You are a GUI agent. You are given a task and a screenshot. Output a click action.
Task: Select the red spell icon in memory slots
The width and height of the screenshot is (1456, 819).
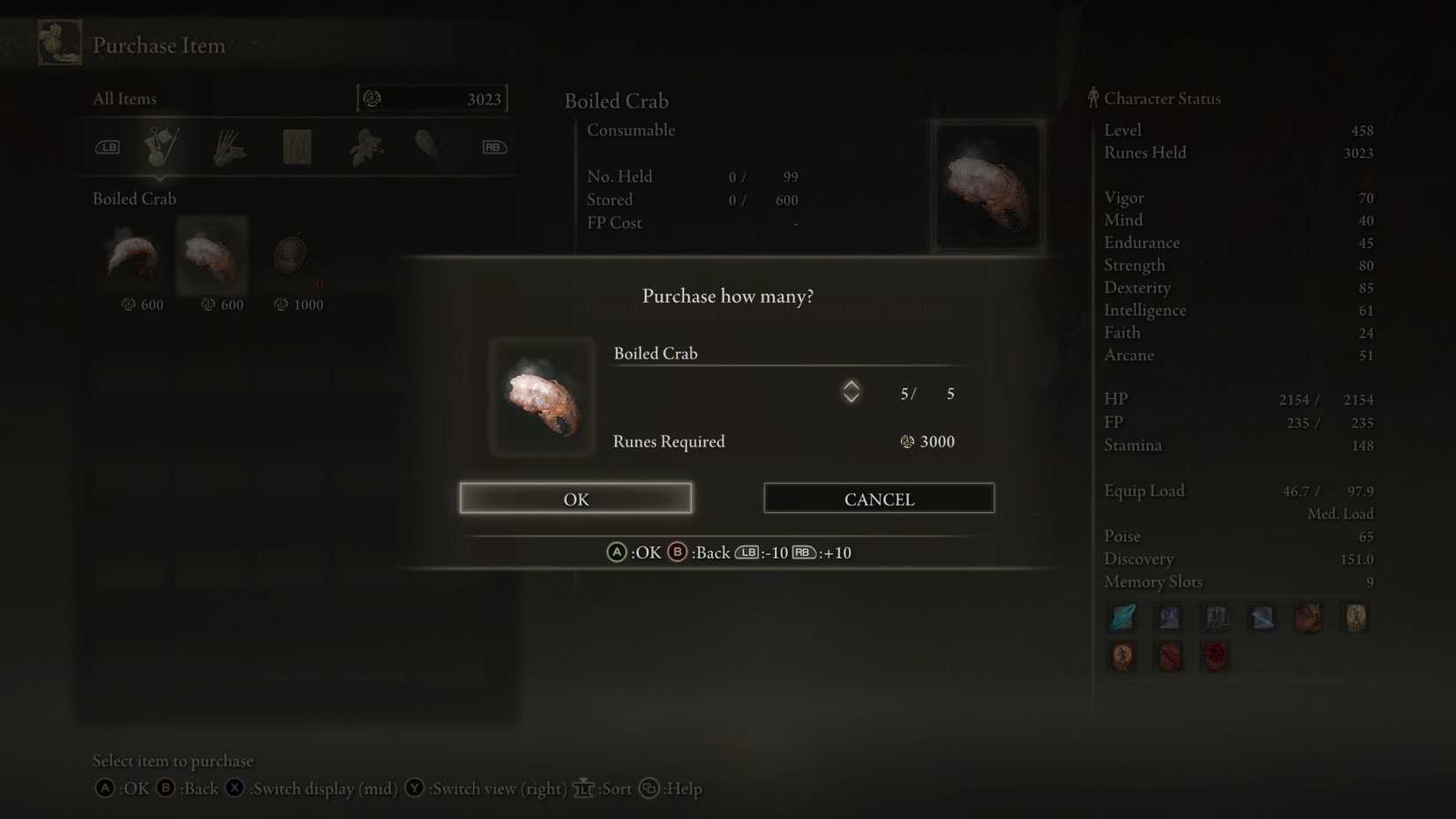pos(1215,656)
